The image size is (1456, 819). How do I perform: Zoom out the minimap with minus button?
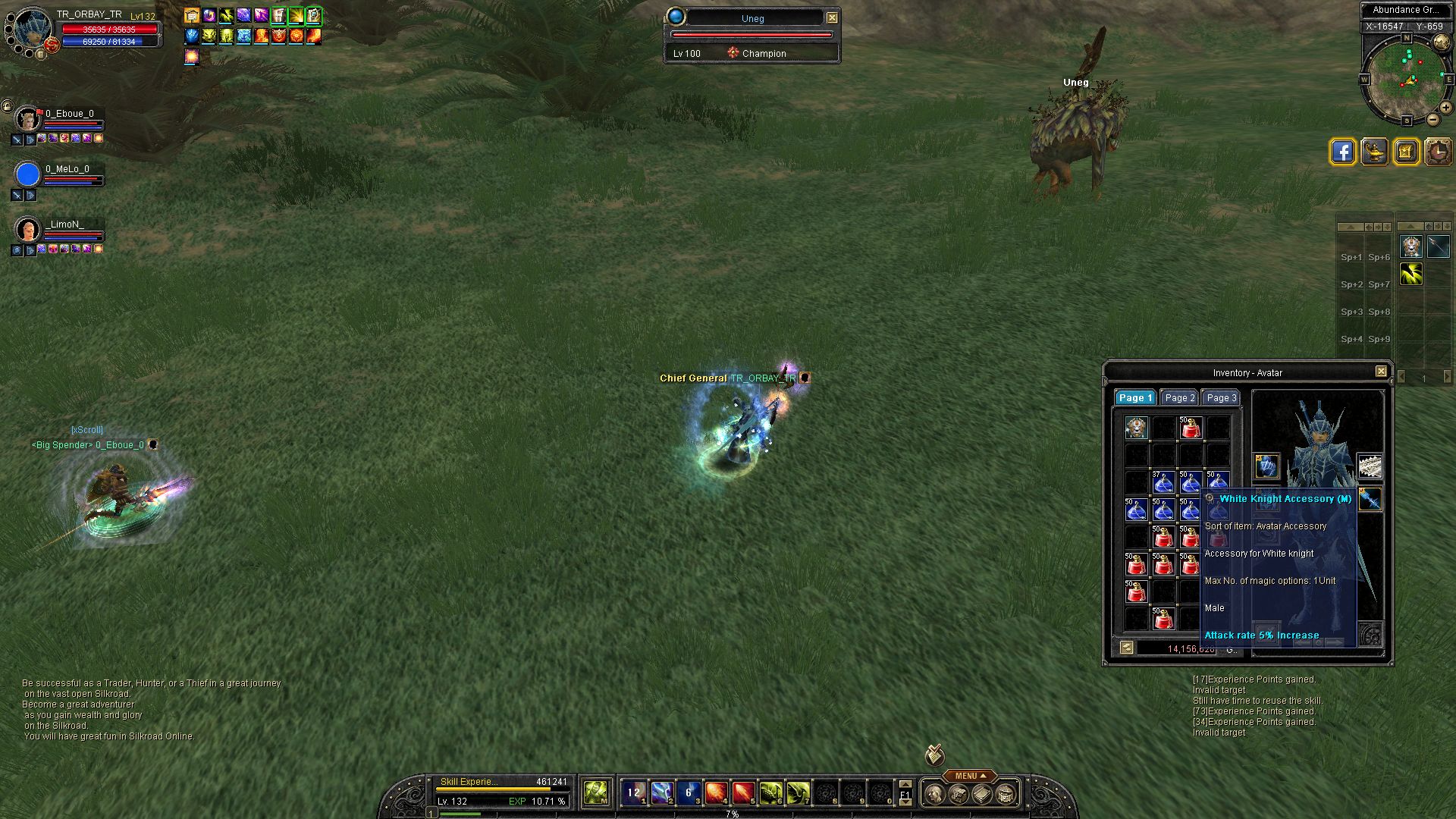1432,120
